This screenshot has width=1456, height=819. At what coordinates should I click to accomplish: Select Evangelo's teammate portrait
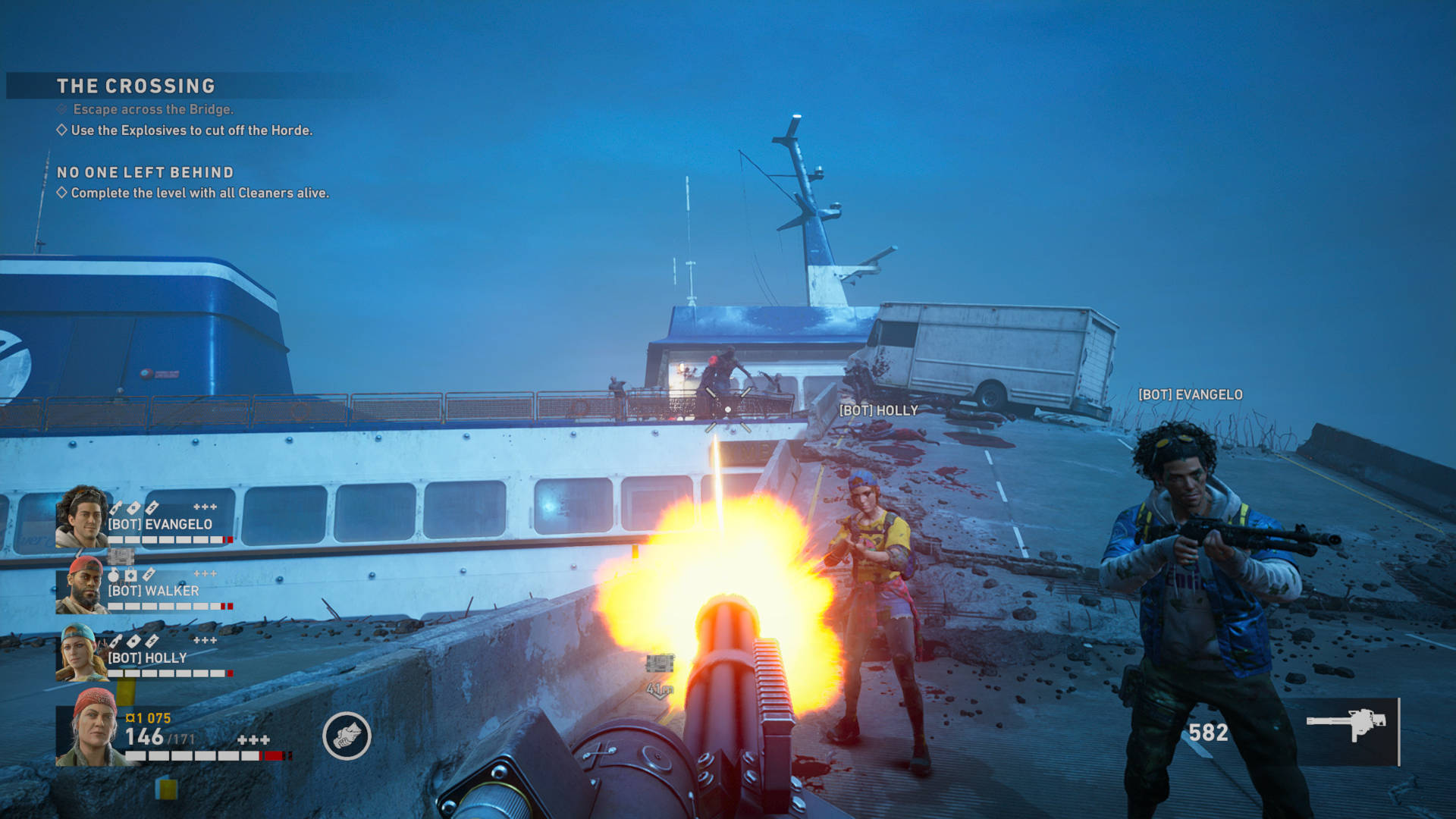[x=82, y=516]
